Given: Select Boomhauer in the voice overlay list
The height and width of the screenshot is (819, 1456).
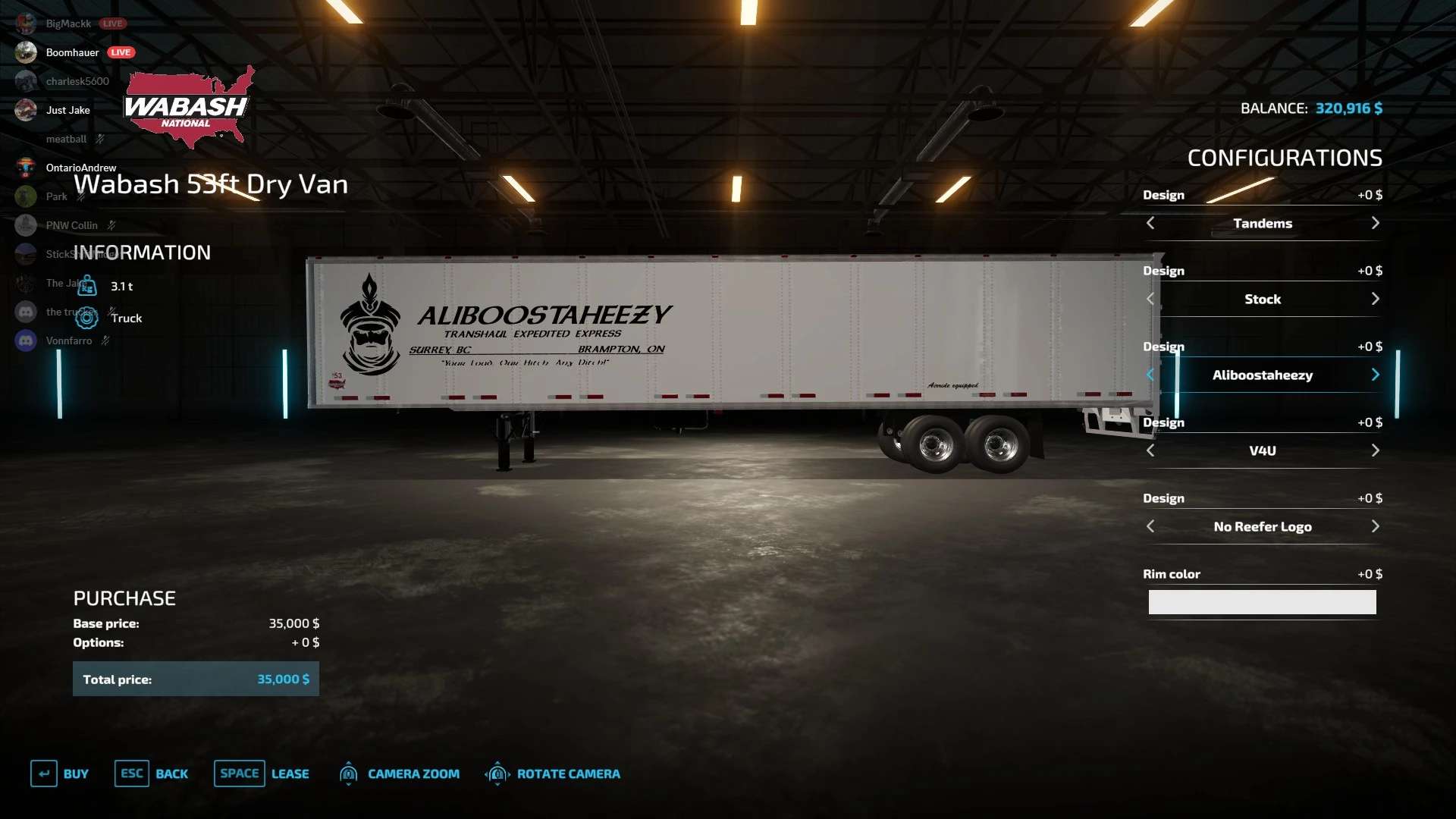Looking at the screenshot, I should pyautogui.click(x=72, y=52).
